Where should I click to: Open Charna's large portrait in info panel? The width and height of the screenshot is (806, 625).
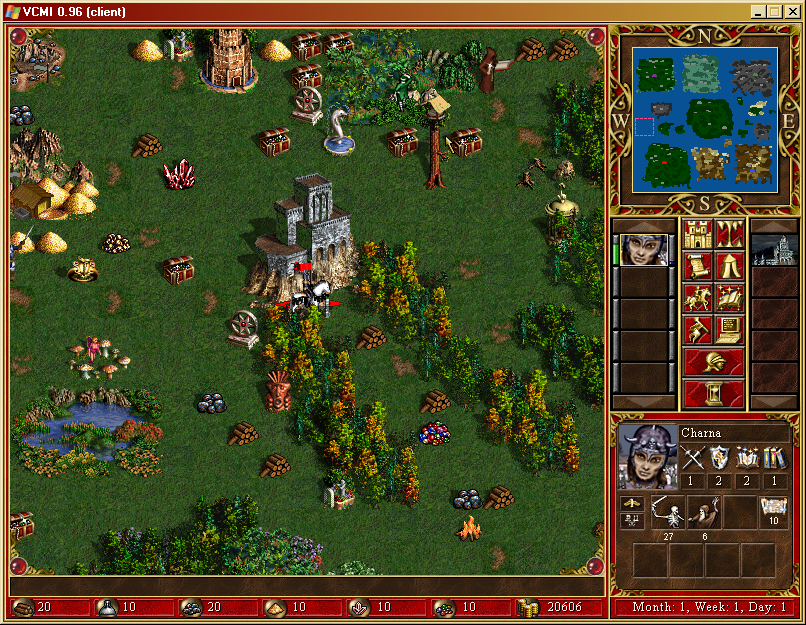646,455
